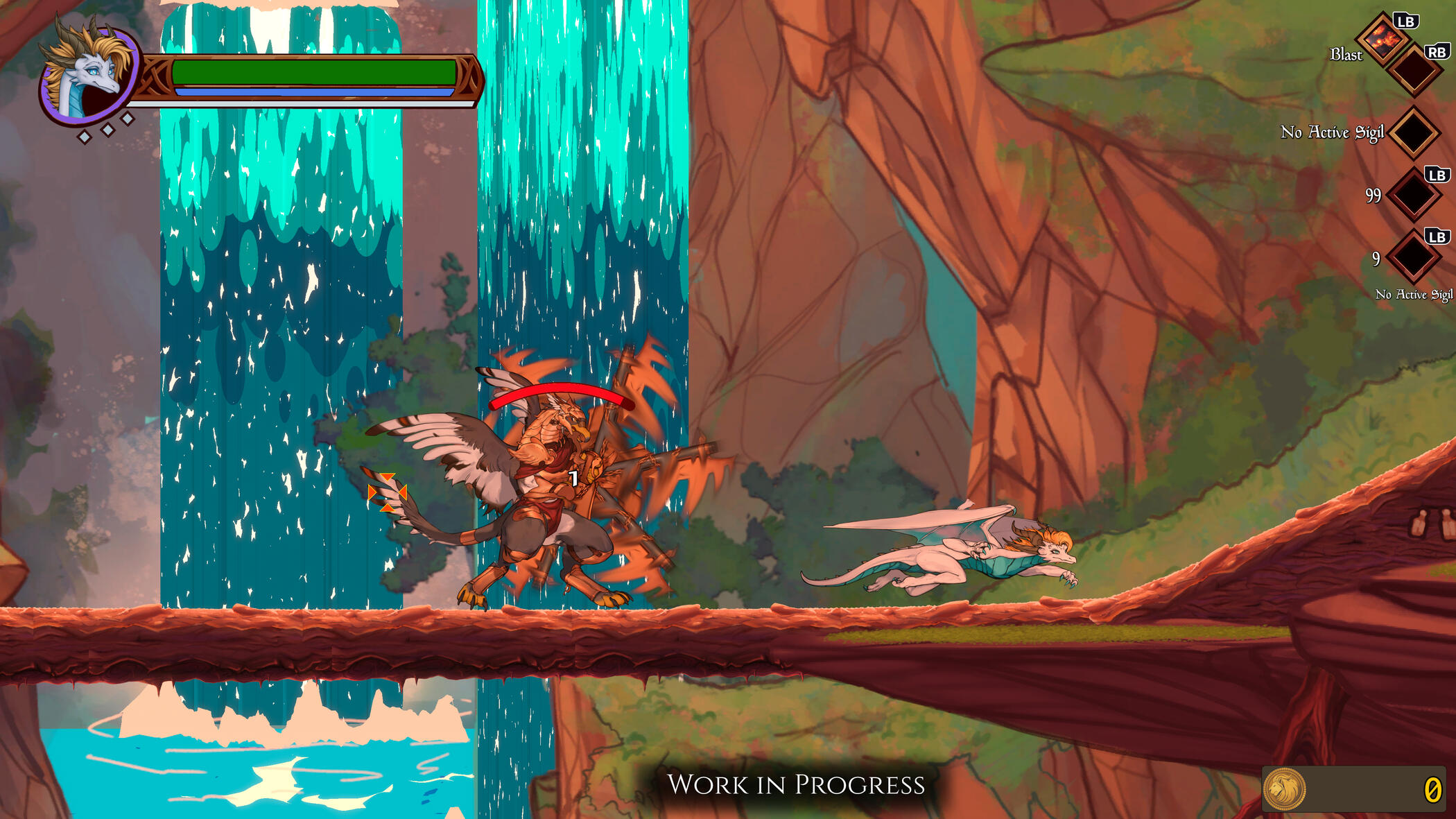Select the No Active Sigil diamond slot

[1414, 132]
